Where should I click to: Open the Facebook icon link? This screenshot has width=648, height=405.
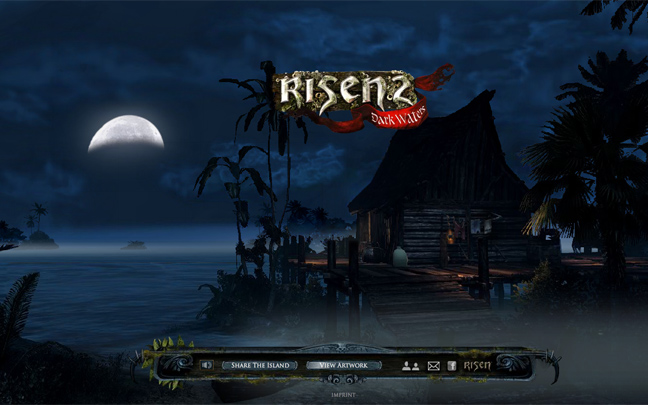452,366
